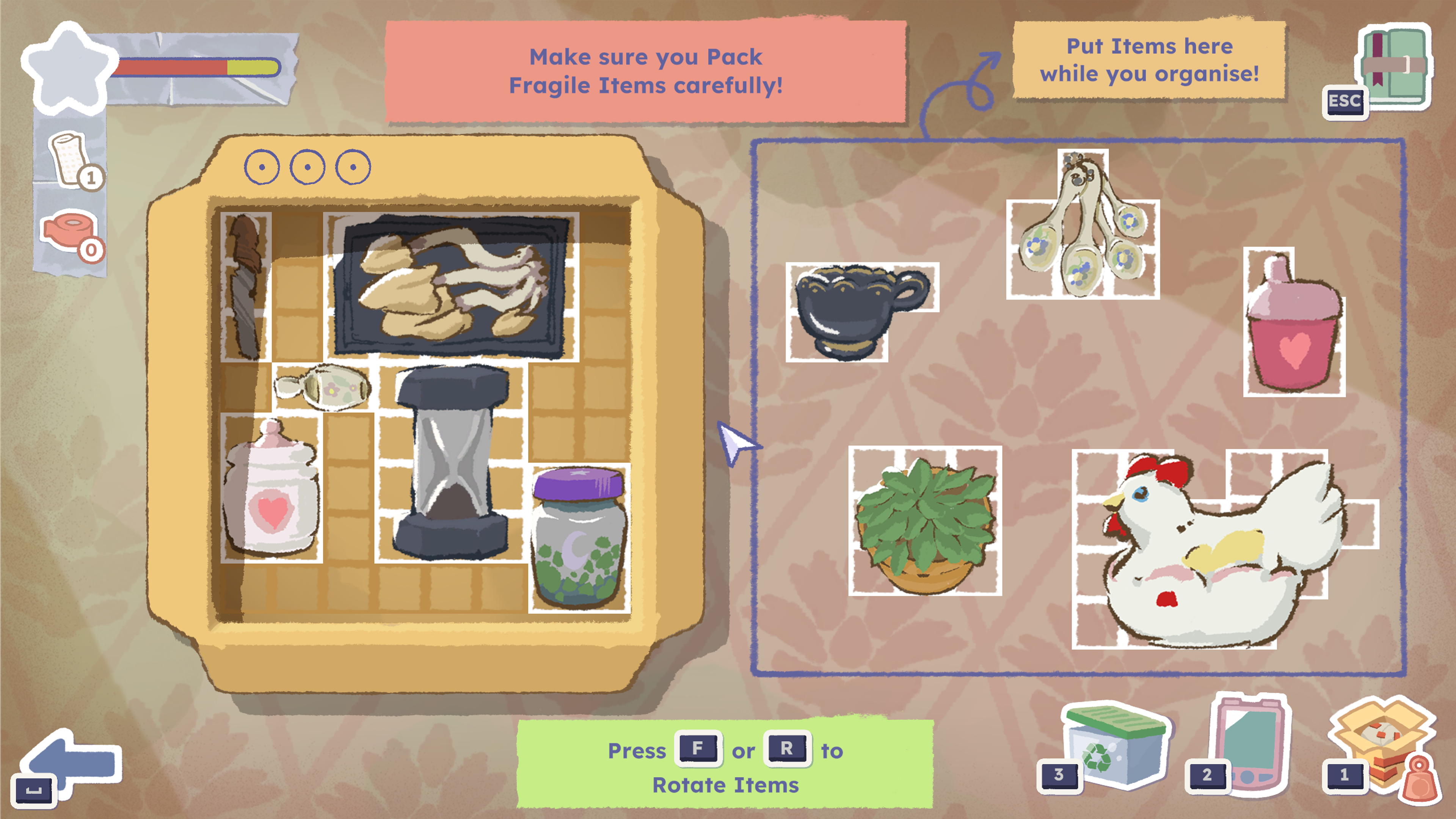
Task: Go back with the blue arrow
Action: [74, 761]
